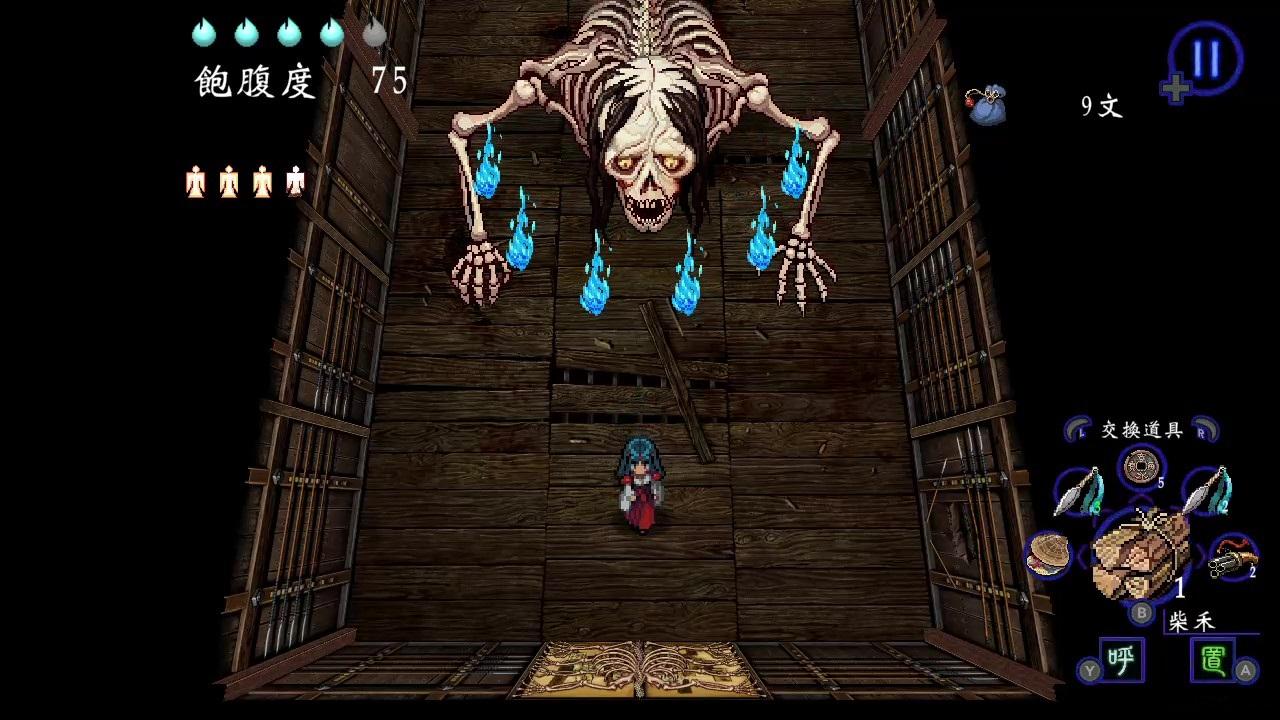Screen dimensions: 1280x720
Task: Select the kunai slot showing count 2
Action: coord(1205,491)
